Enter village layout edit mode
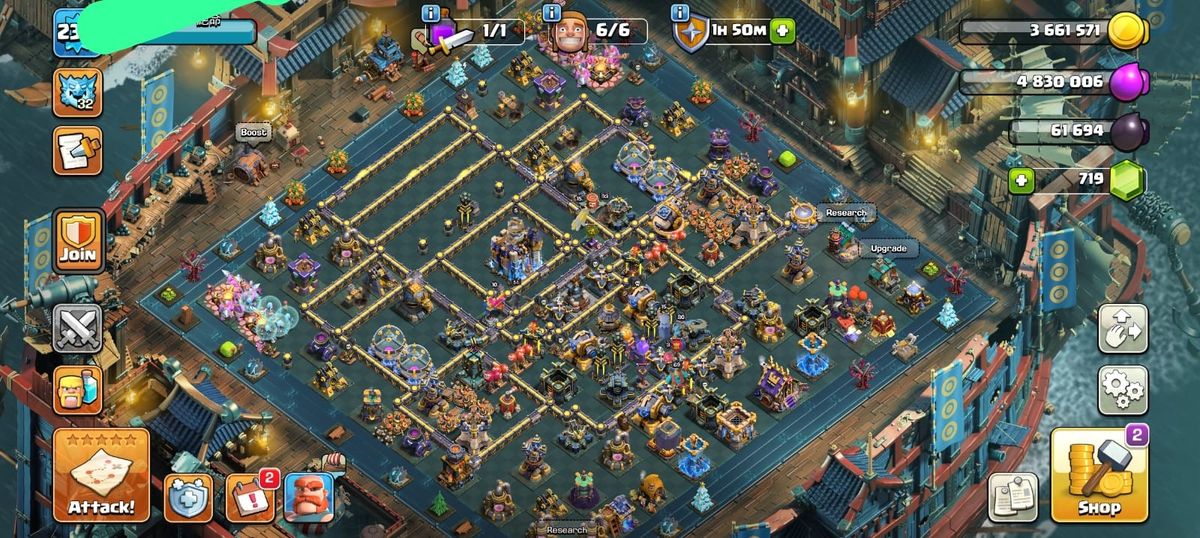Screen dimensions: 1200x538 point(1122,329)
